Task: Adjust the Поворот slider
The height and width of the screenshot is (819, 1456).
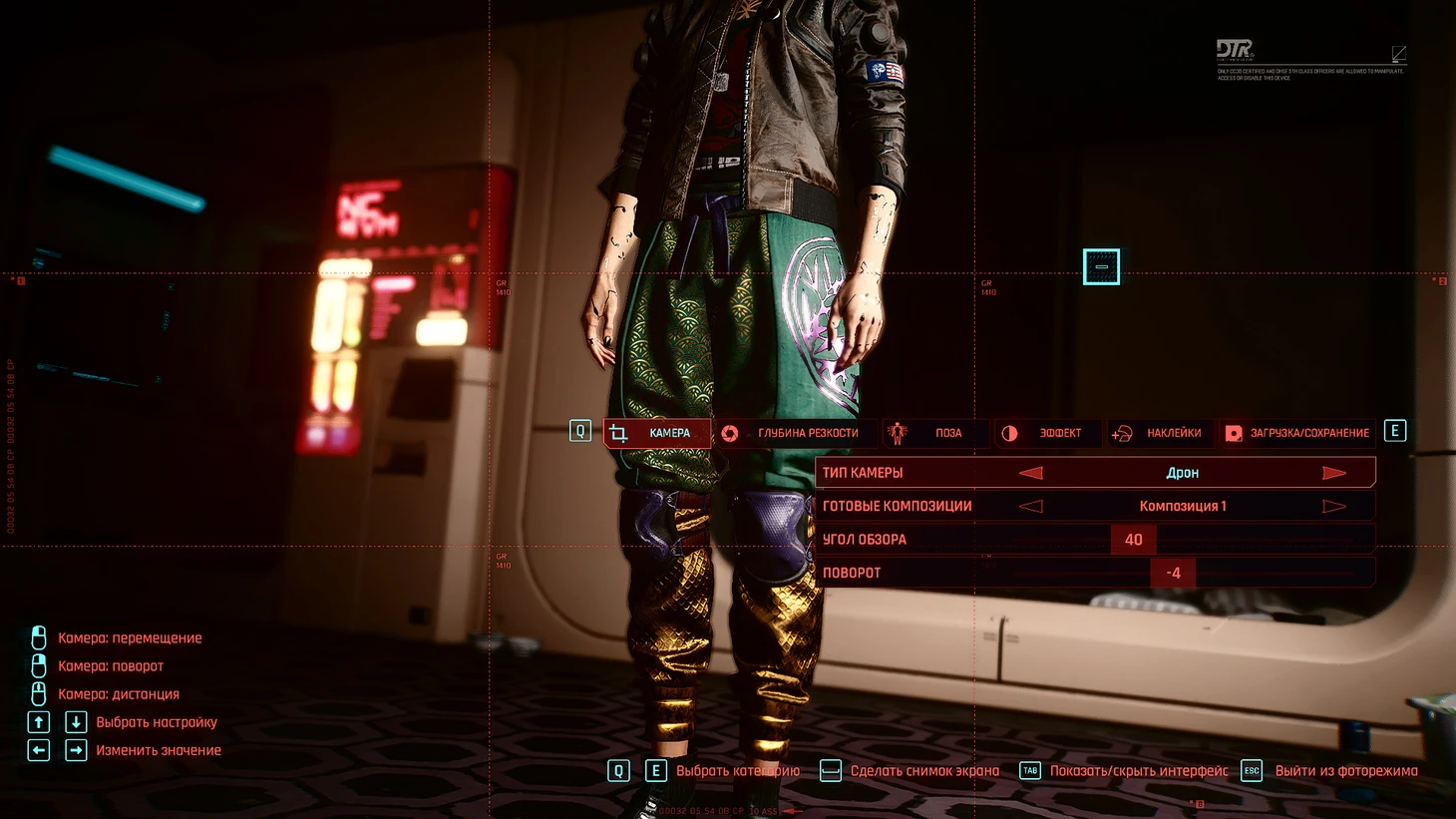Action: 1173,573
